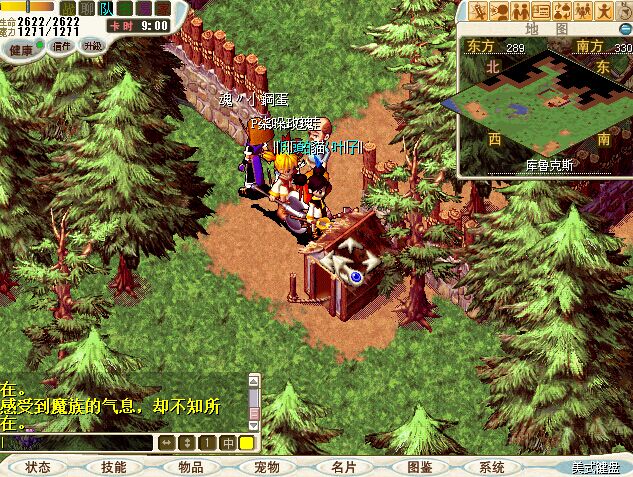Click the 升級 level-up button

(x=93, y=46)
